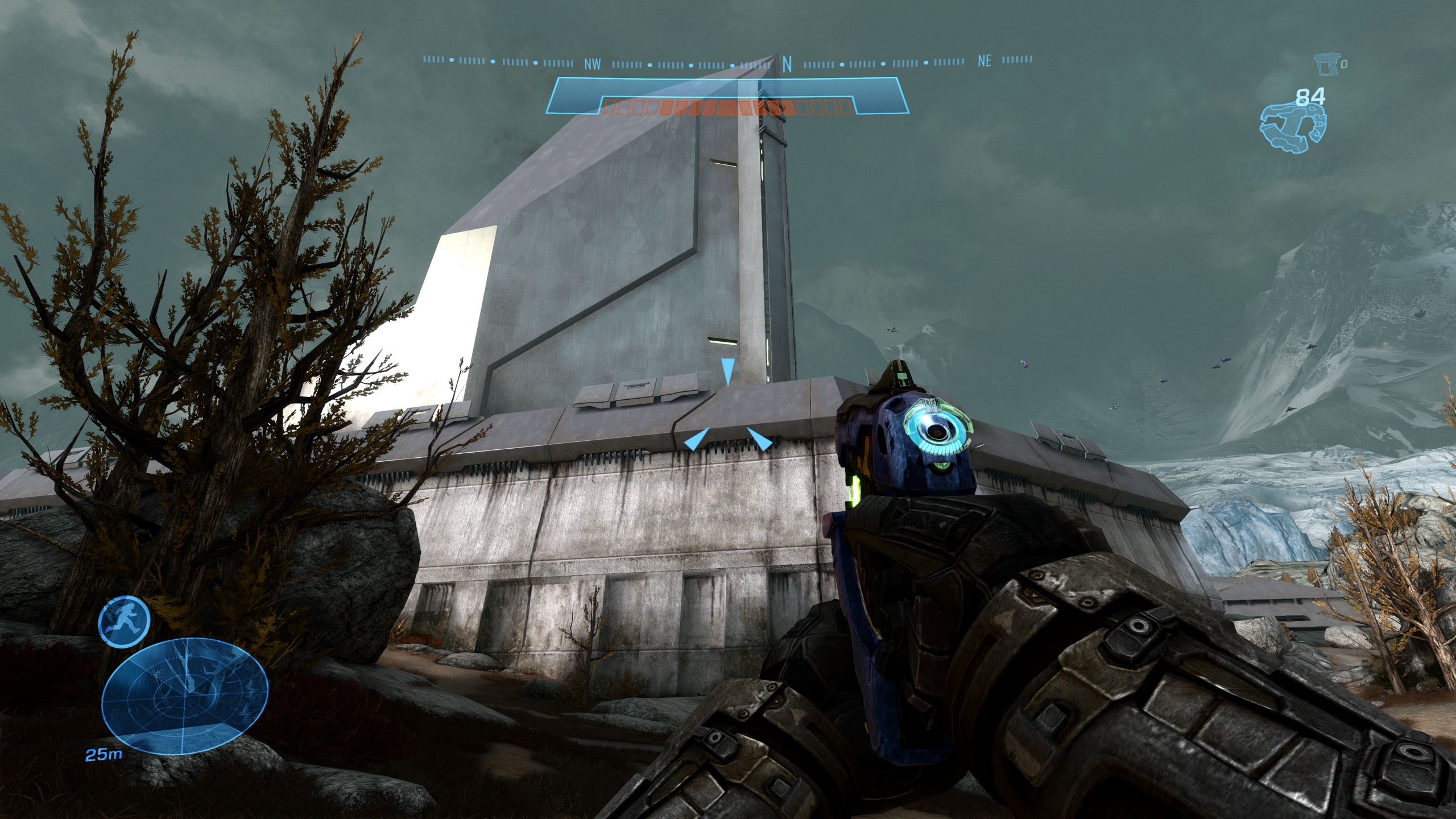Image resolution: width=1456 pixels, height=819 pixels.
Task: Activate the Sprint armor ability icon
Action: click(x=124, y=622)
